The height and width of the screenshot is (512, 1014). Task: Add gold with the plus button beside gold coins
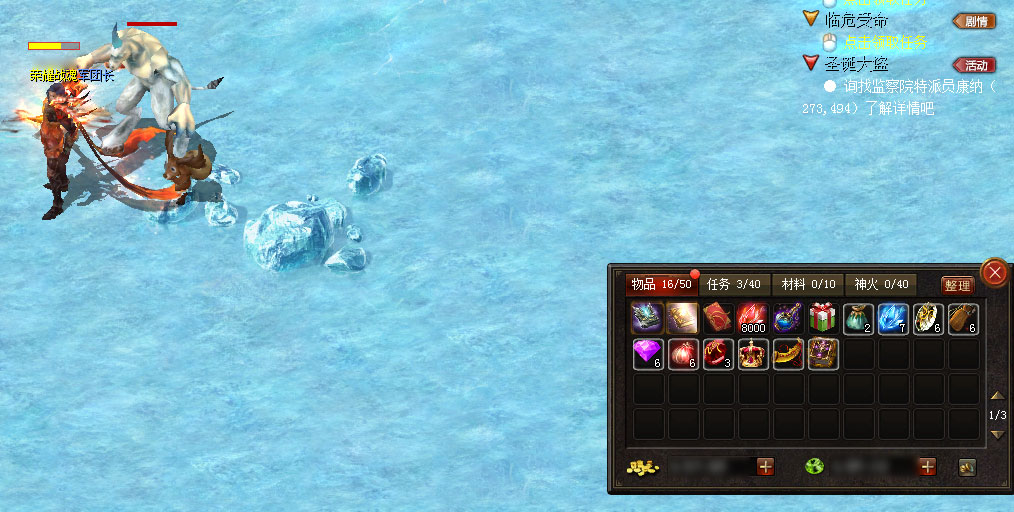[765, 466]
